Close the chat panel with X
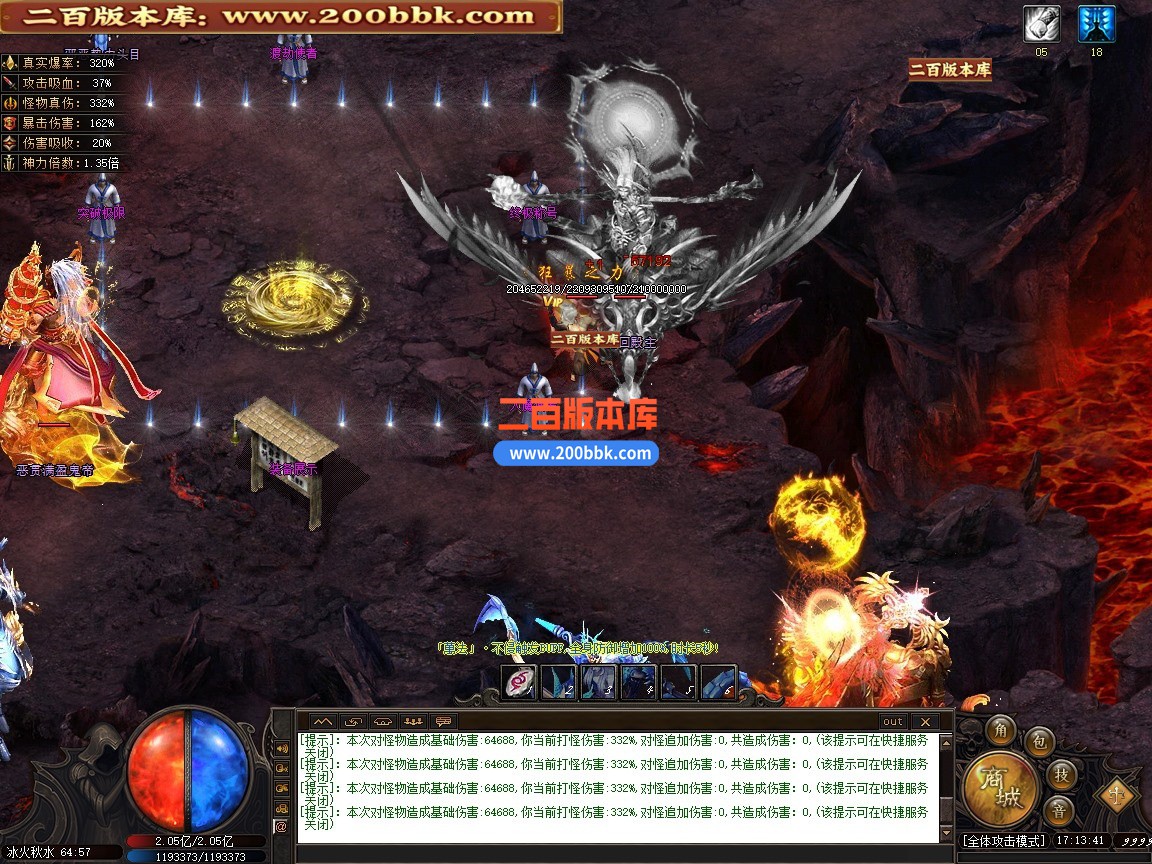Screen dimensions: 1152x864 pyautogui.click(x=925, y=721)
